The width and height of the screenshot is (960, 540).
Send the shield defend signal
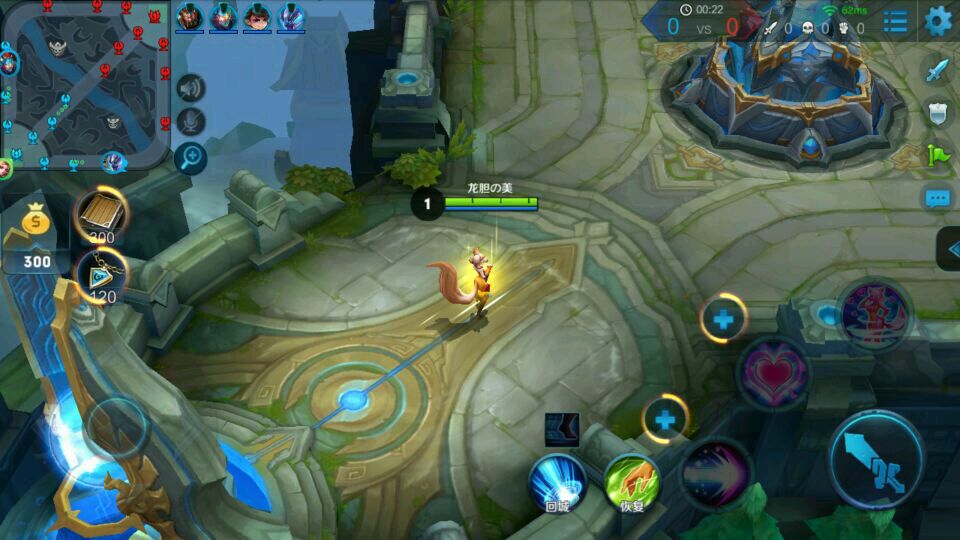click(936, 112)
